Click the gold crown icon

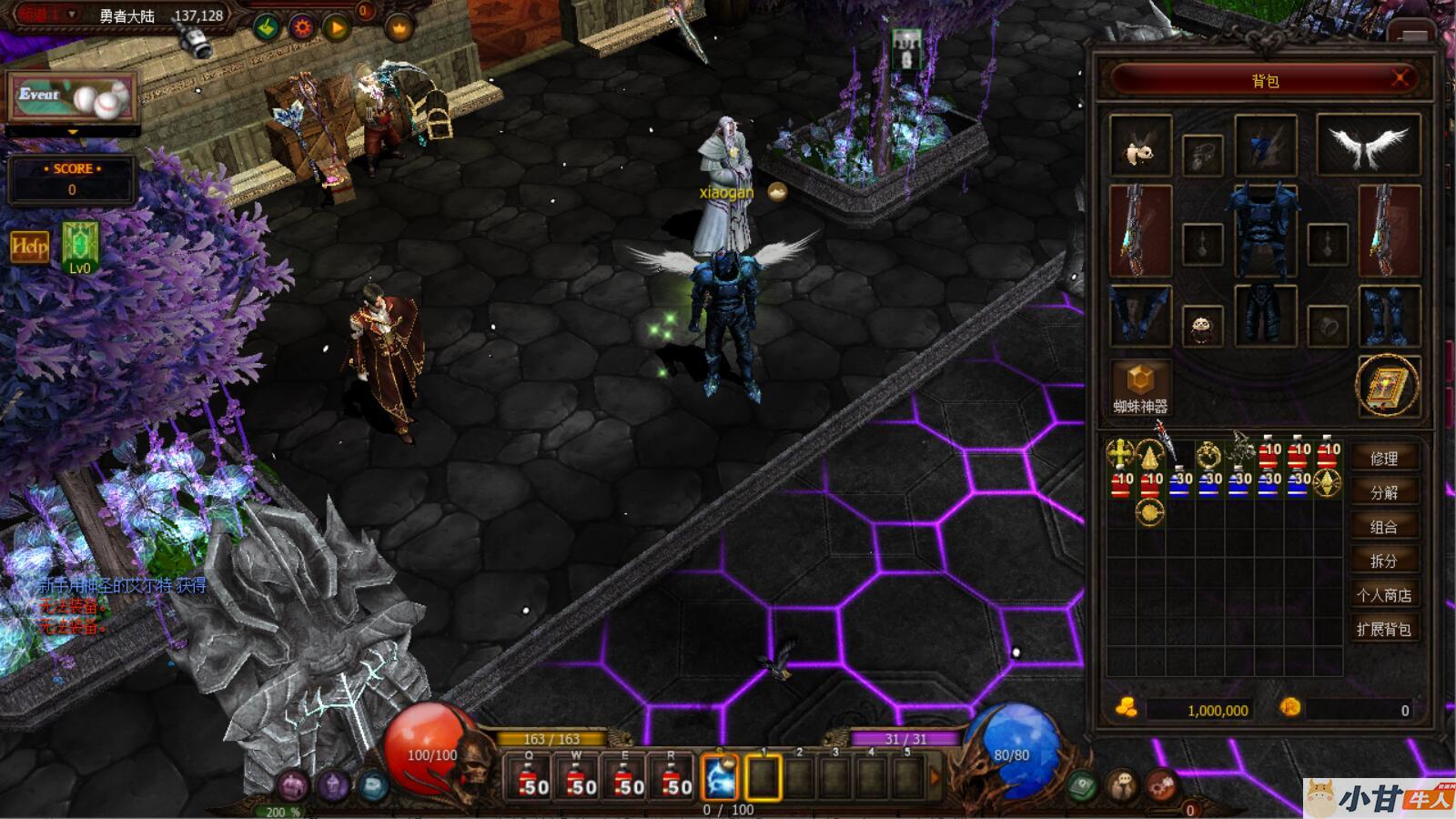[x=399, y=29]
